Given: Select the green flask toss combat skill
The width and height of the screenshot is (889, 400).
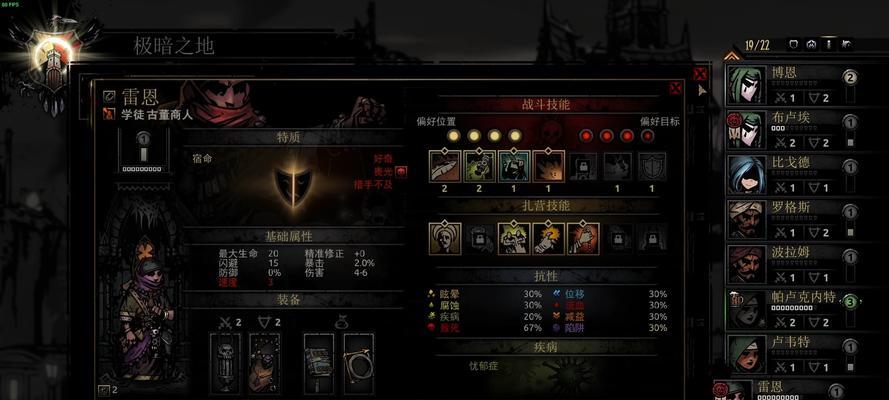Looking at the screenshot, I should click(480, 165).
